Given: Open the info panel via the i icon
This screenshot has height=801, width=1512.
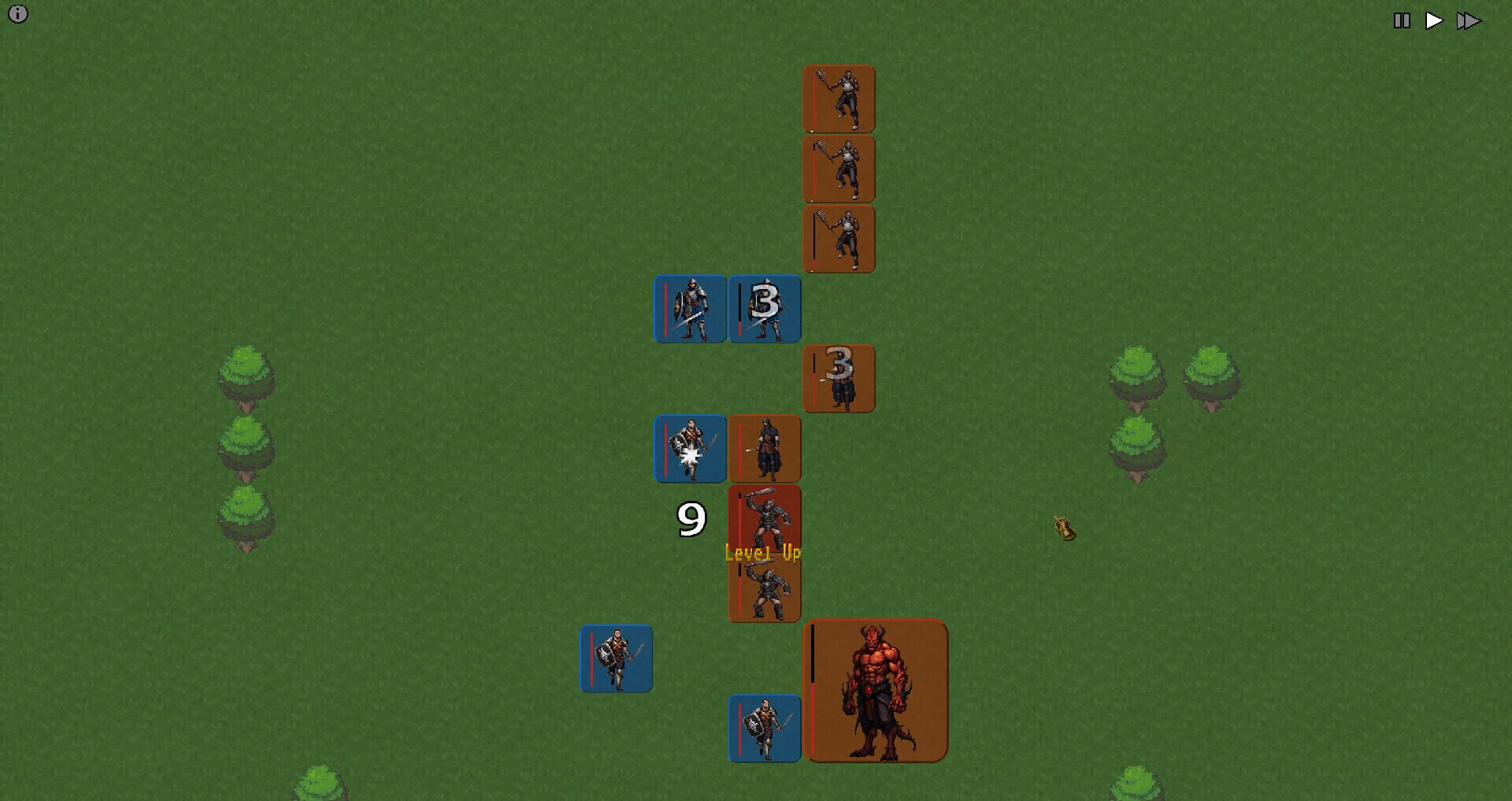Looking at the screenshot, I should 17,13.
